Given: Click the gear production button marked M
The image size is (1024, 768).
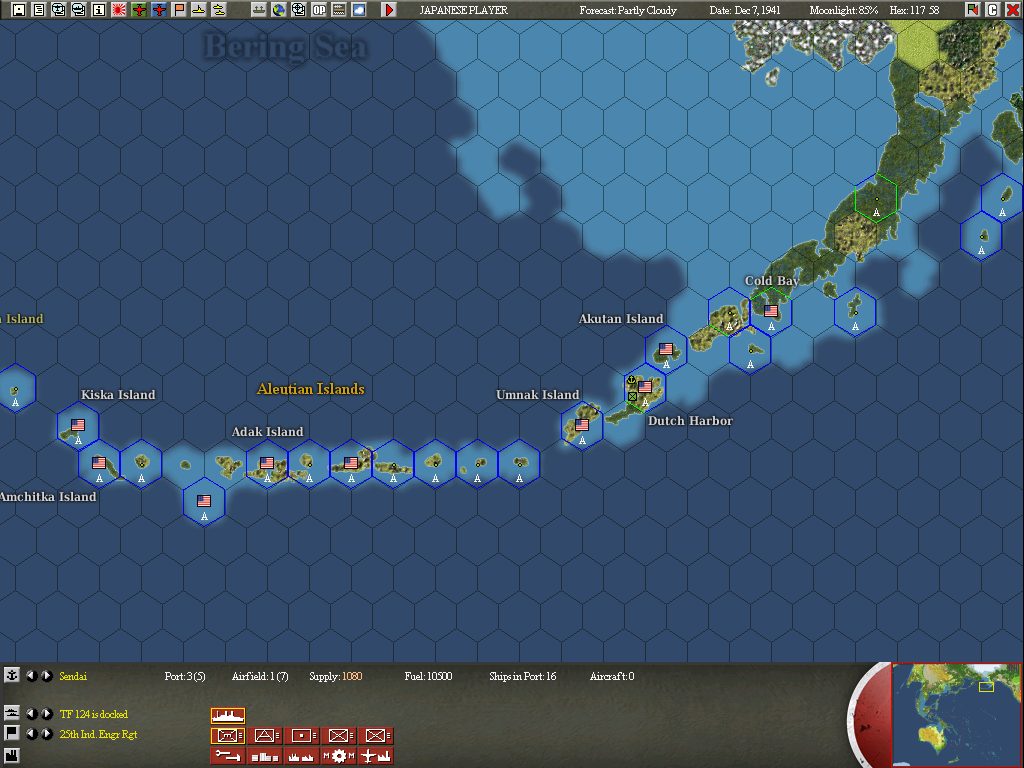Looking at the screenshot, I should tap(338, 756).
